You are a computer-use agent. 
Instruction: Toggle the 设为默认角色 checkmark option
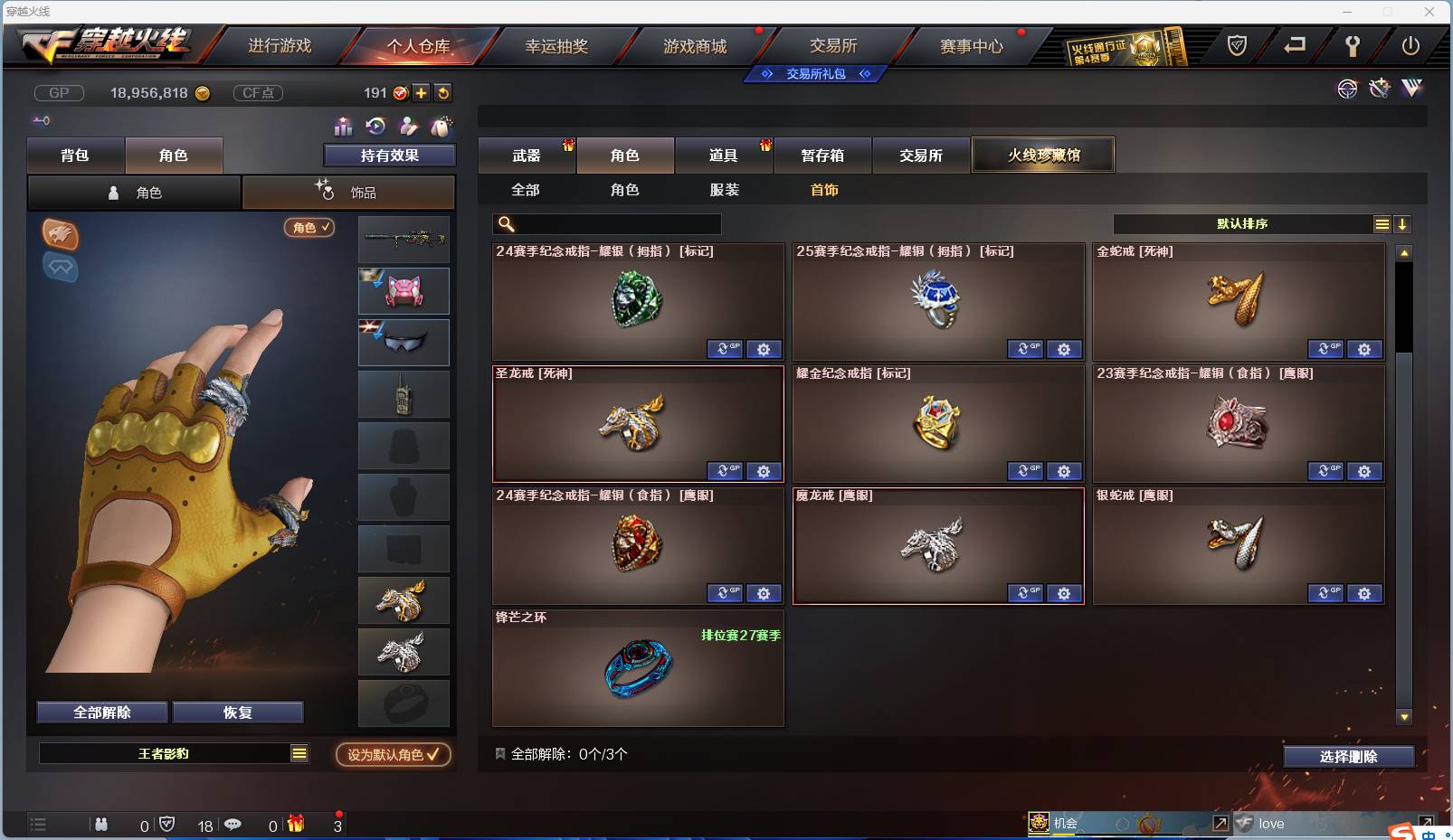[x=393, y=755]
